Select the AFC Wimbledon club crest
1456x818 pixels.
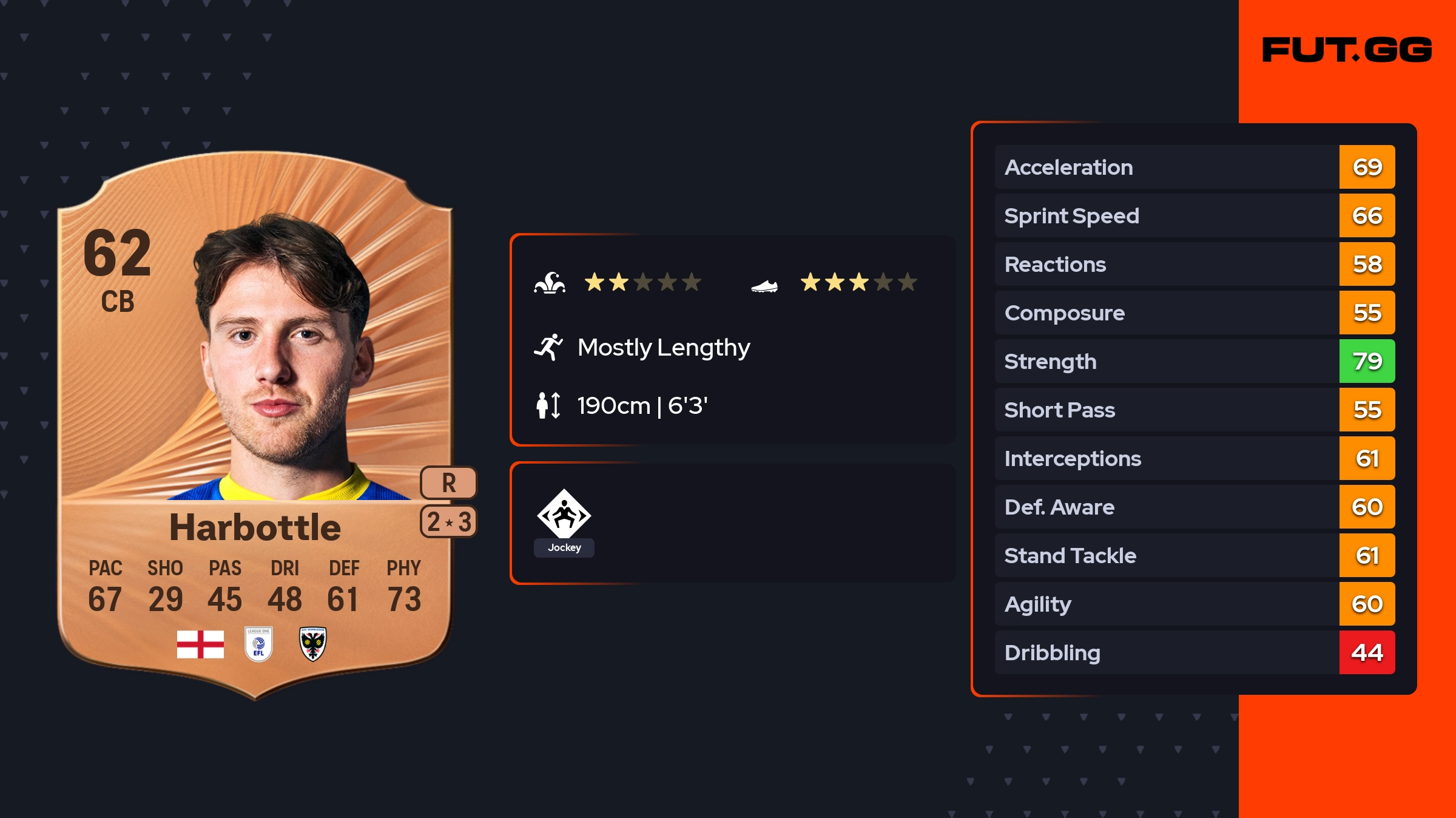tap(313, 644)
